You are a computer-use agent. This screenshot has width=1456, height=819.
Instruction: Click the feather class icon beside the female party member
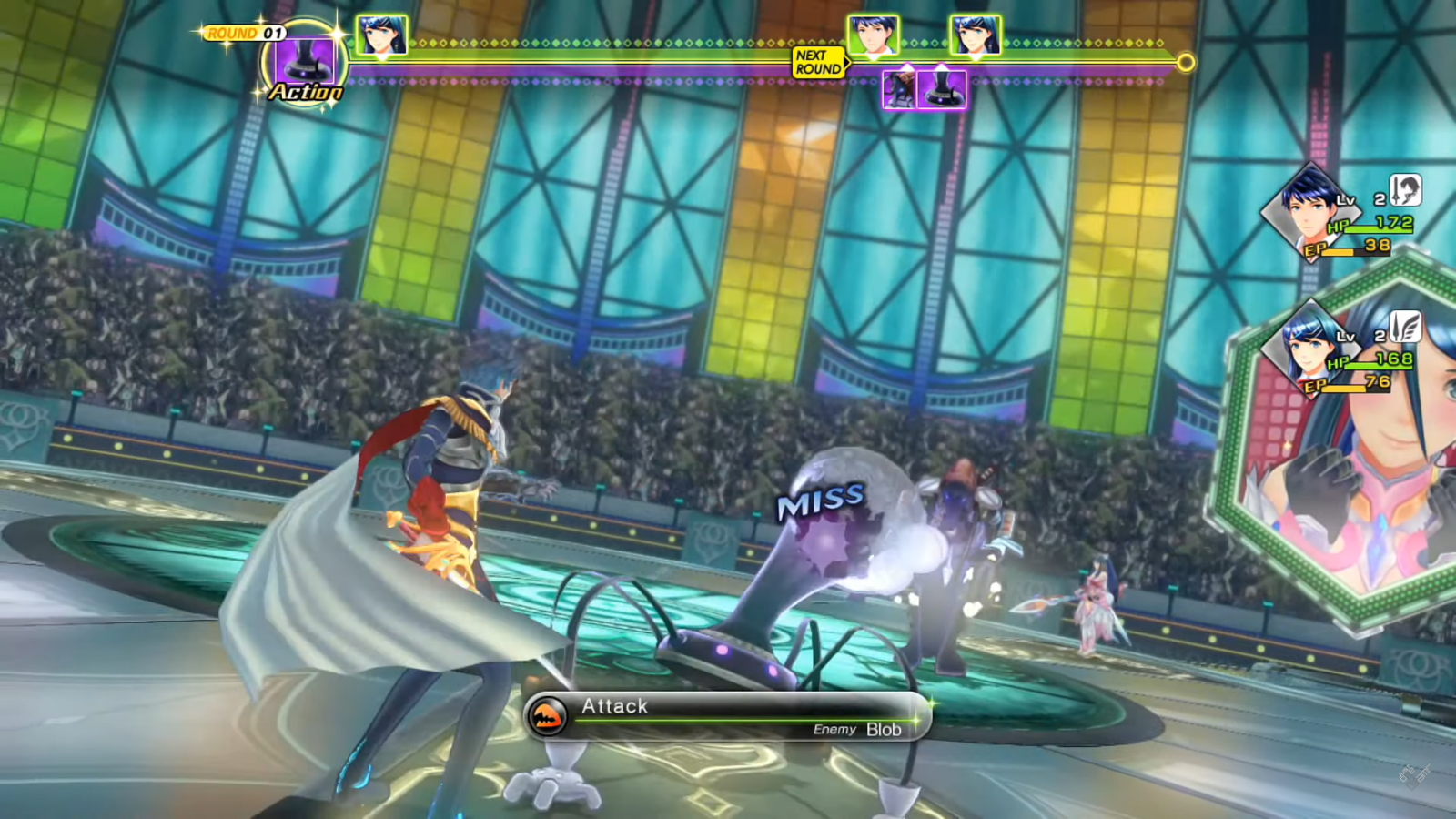coord(1405,327)
